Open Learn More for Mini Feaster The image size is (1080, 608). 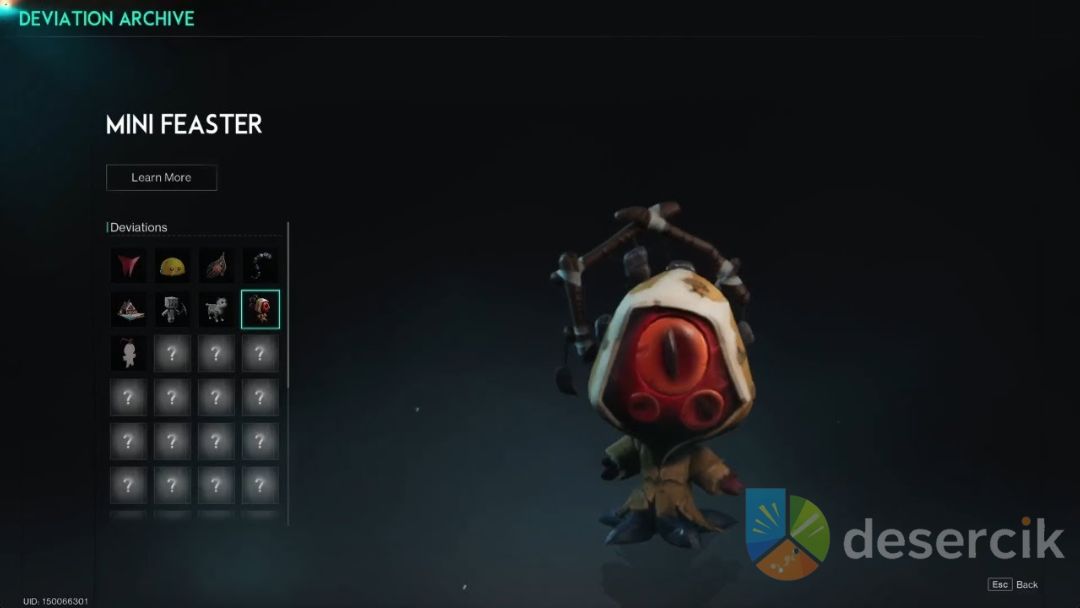click(x=161, y=178)
